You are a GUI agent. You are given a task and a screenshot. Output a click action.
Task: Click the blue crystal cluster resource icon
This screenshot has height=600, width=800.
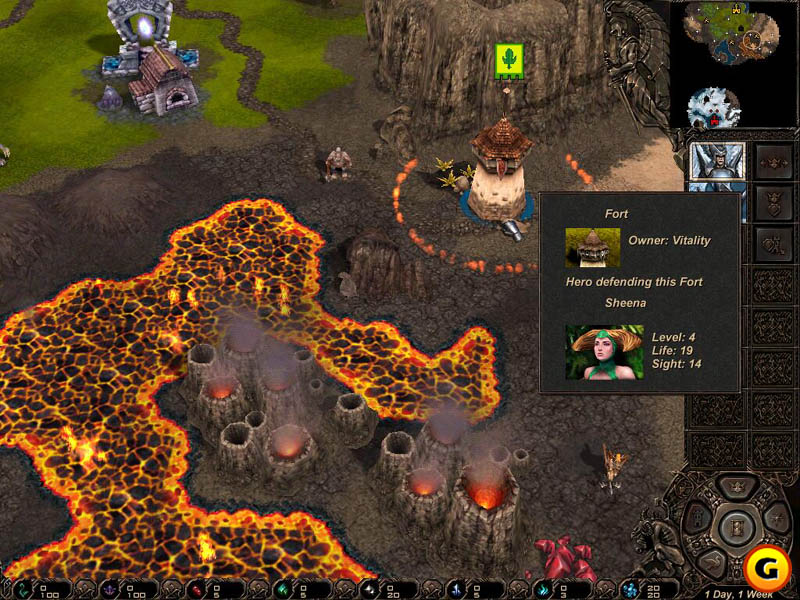630,588
